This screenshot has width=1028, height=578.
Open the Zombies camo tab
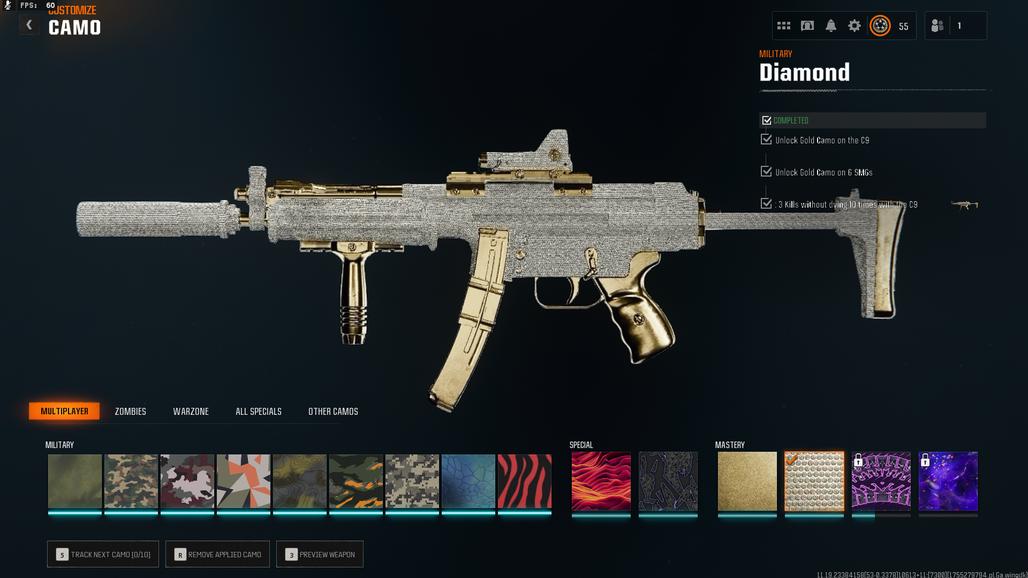[130, 411]
